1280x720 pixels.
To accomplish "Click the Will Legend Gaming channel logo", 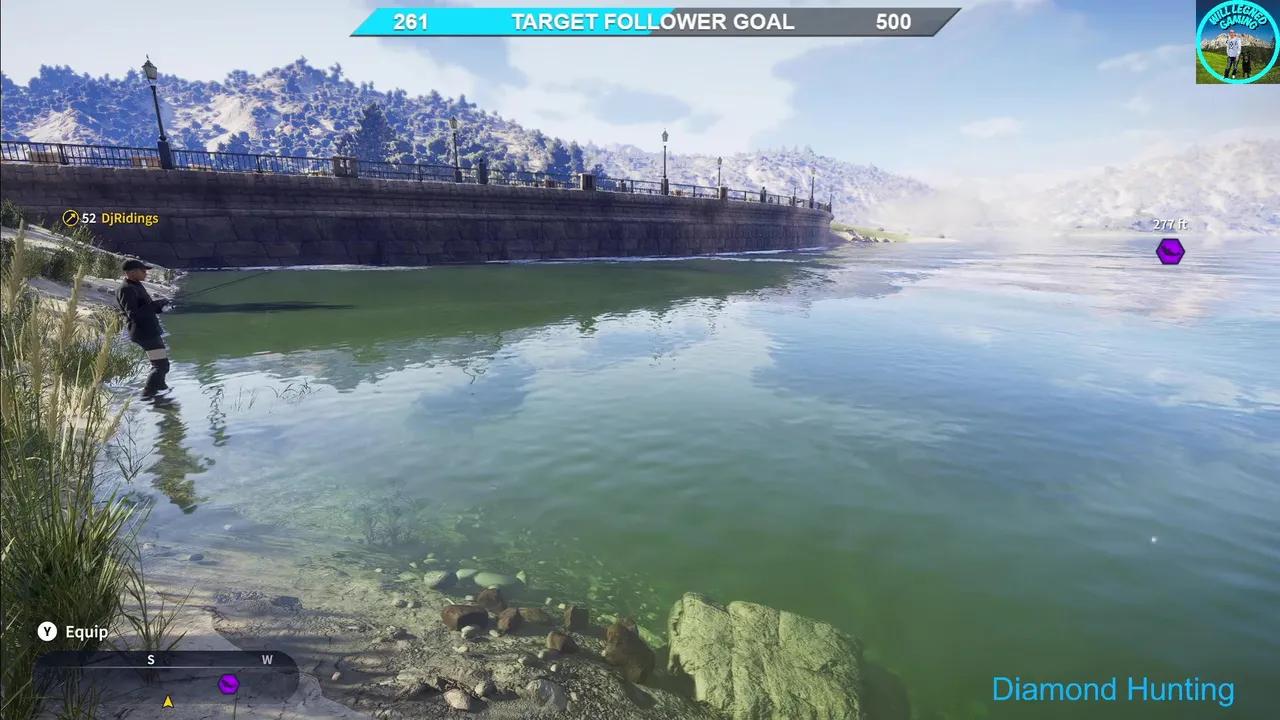I will tap(1236, 42).
